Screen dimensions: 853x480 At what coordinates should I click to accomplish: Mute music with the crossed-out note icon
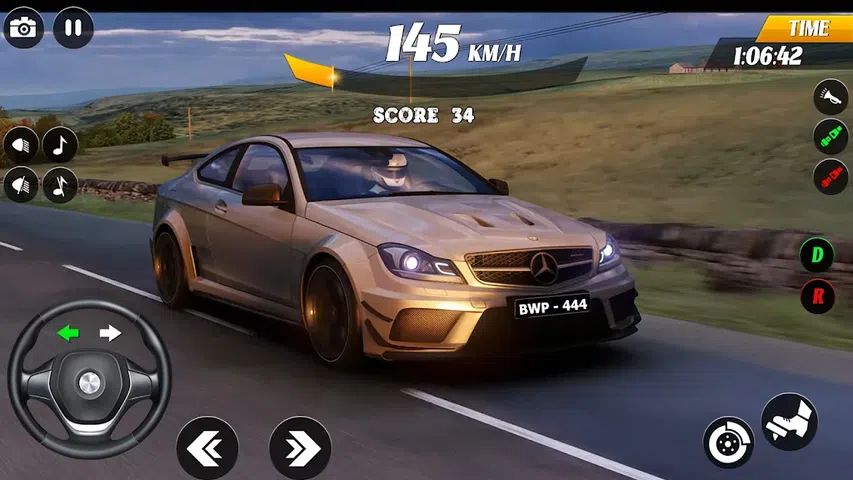pos(60,185)
